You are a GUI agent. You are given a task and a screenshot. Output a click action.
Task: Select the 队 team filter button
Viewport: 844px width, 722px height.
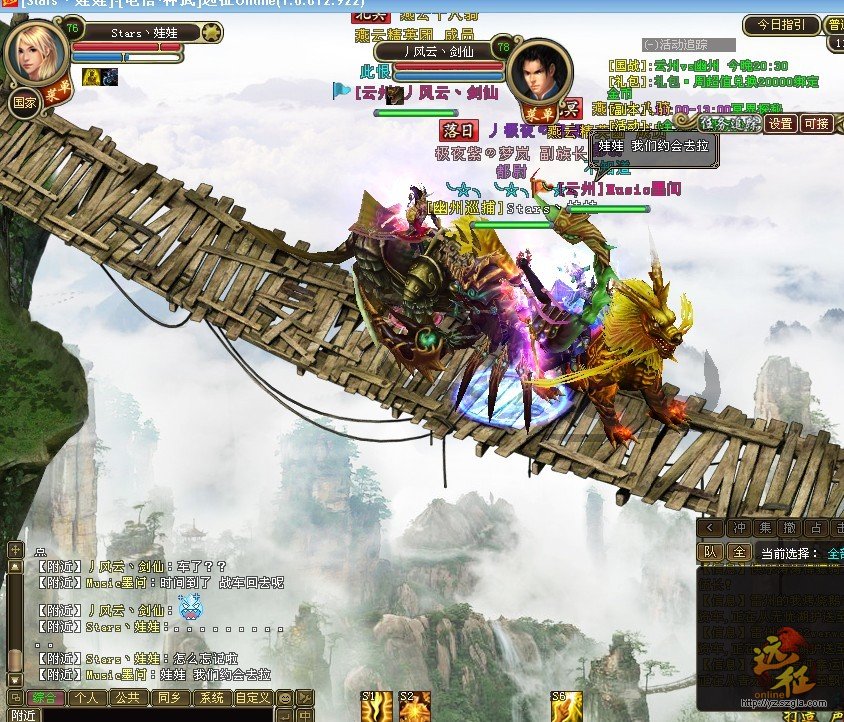(709, 552)
